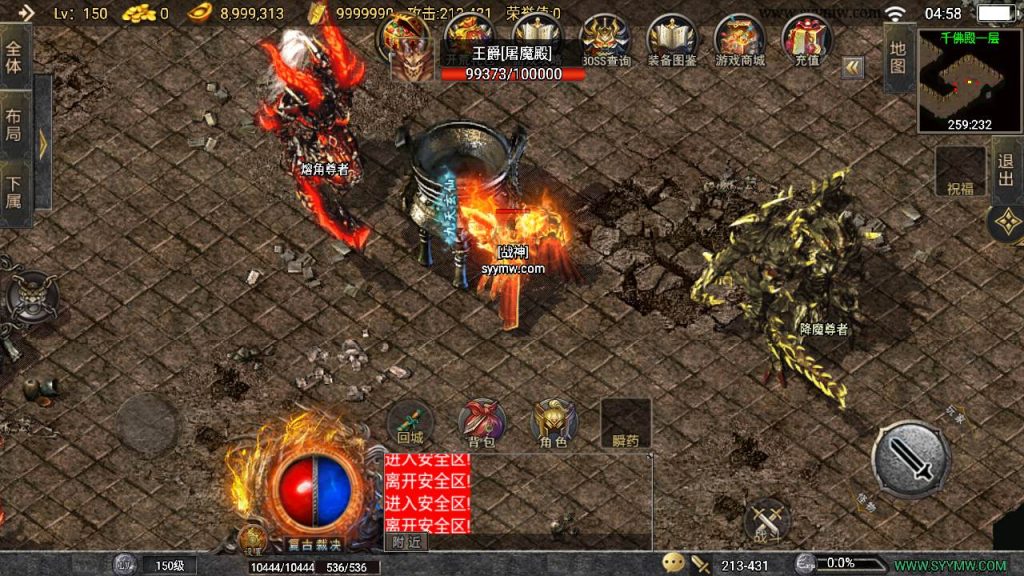The height and width of the screenshot is (576, 1024).
Task: Open the 装备图鉴 equipment codex
Action: click(672, 40)
